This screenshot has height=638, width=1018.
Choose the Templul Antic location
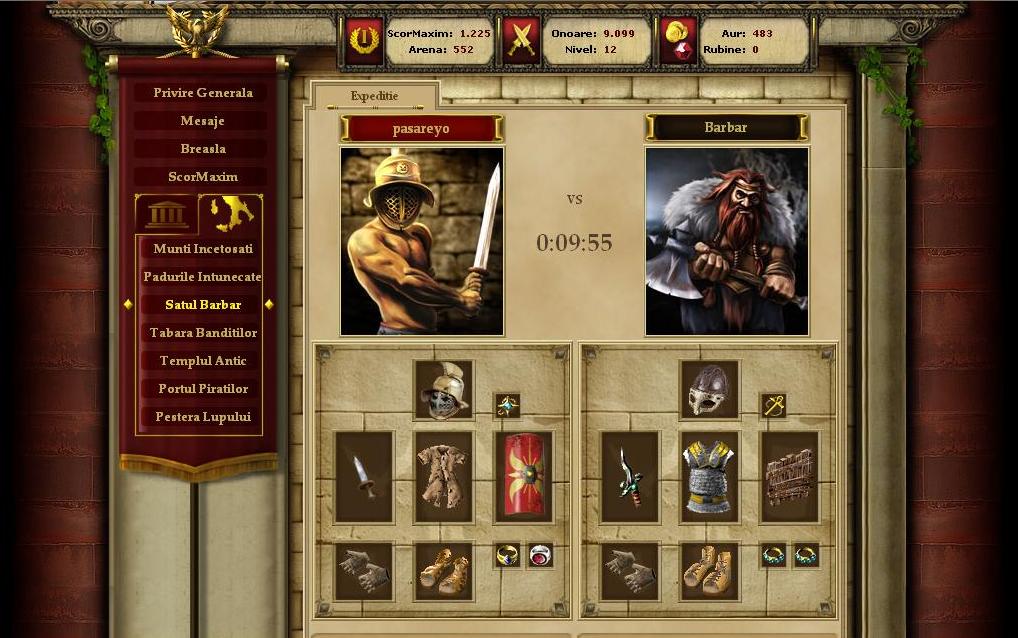[x=202, y=361]
